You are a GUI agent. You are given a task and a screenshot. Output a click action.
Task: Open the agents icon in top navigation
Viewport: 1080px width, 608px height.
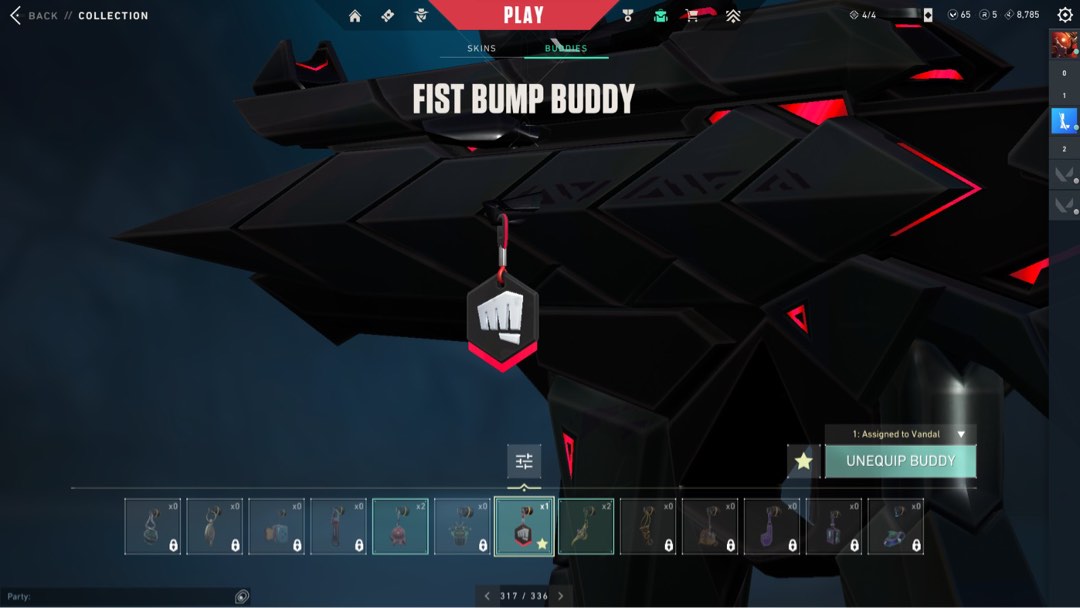pyautogui.click(x=421, y=16)
